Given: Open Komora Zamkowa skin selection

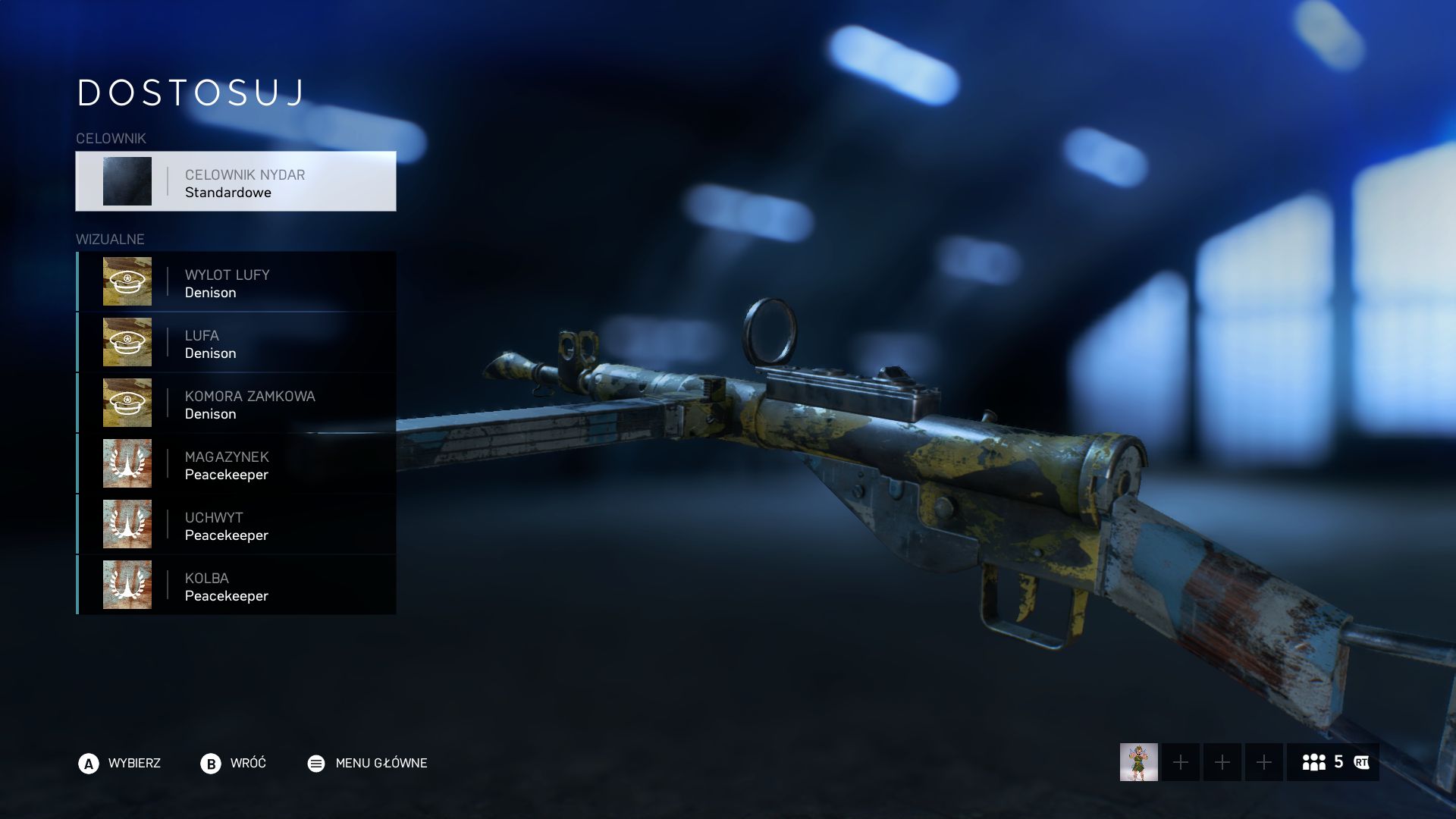Looking at the screenshot, I should coord(236,403).
